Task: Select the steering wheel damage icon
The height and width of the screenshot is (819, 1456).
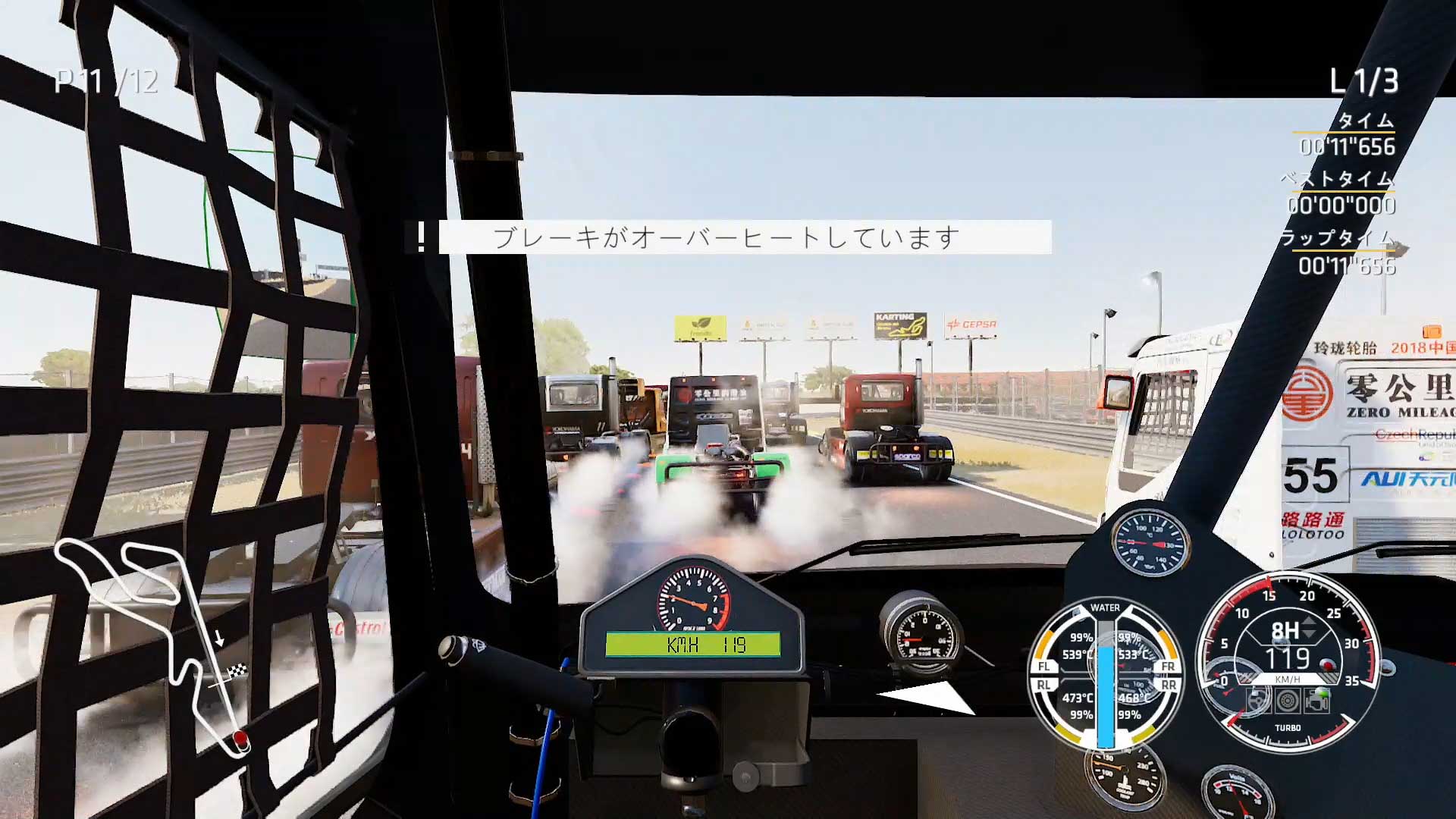Action: tap(1259, 701)
